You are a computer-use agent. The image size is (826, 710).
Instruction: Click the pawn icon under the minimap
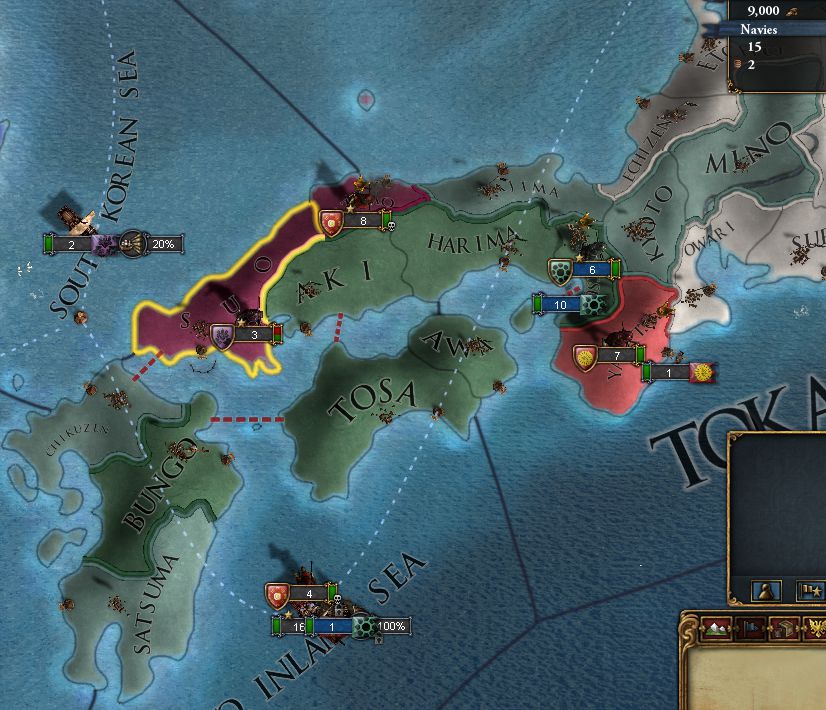click(x=766, y=591)
